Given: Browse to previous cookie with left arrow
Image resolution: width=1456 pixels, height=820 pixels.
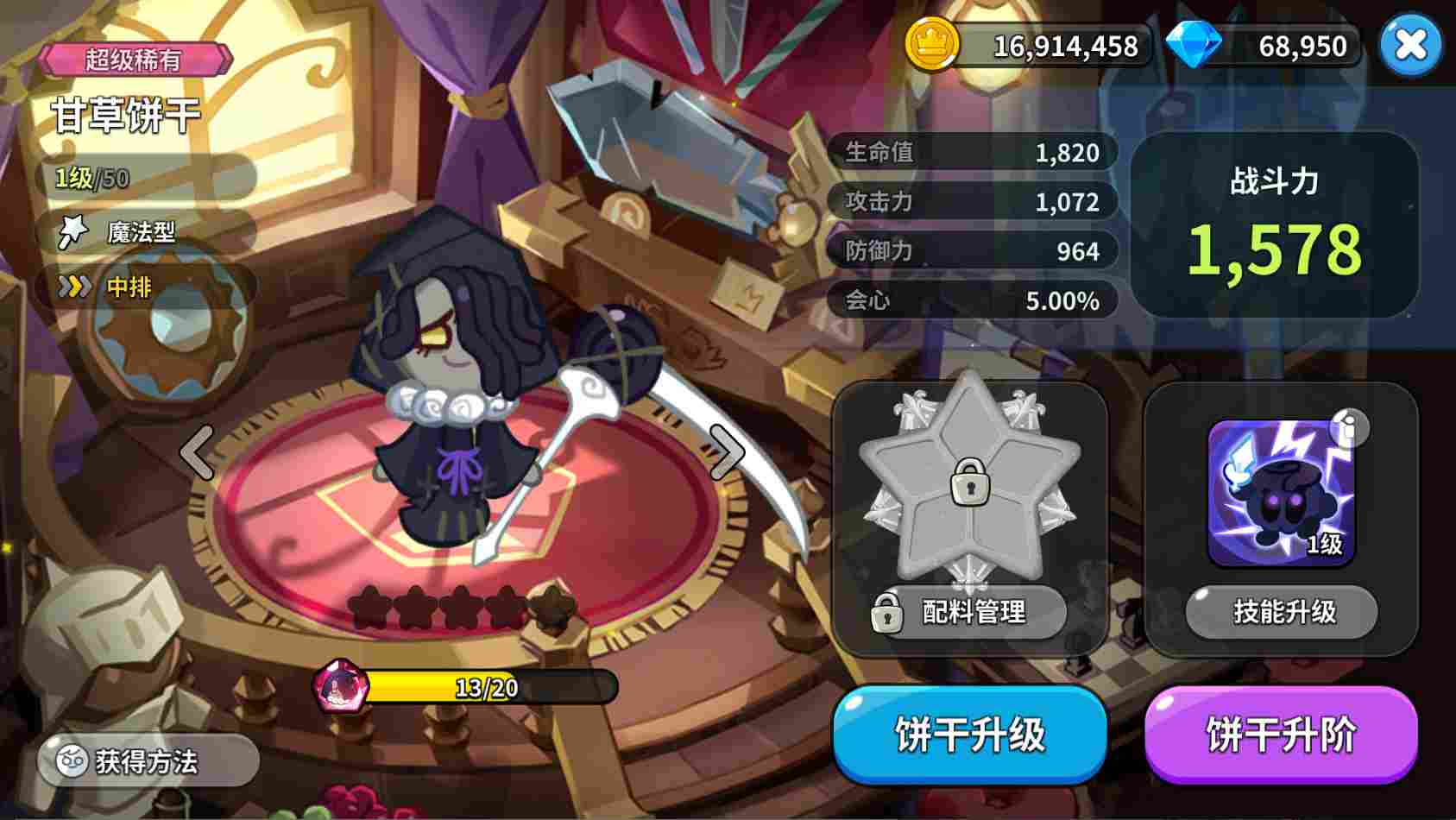Looking at the screenshot, I should pyautogui.click(x=197, y=451).
